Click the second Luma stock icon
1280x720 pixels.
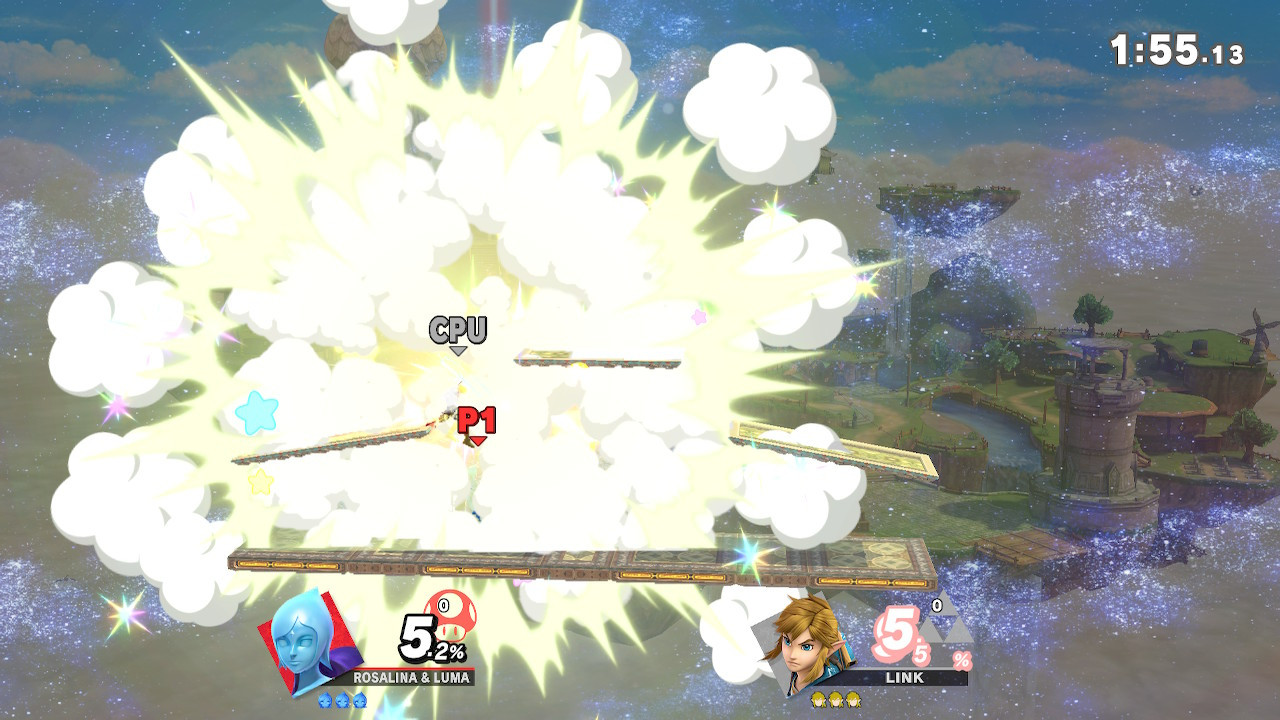pyautogui.click(x=342, y=700)
